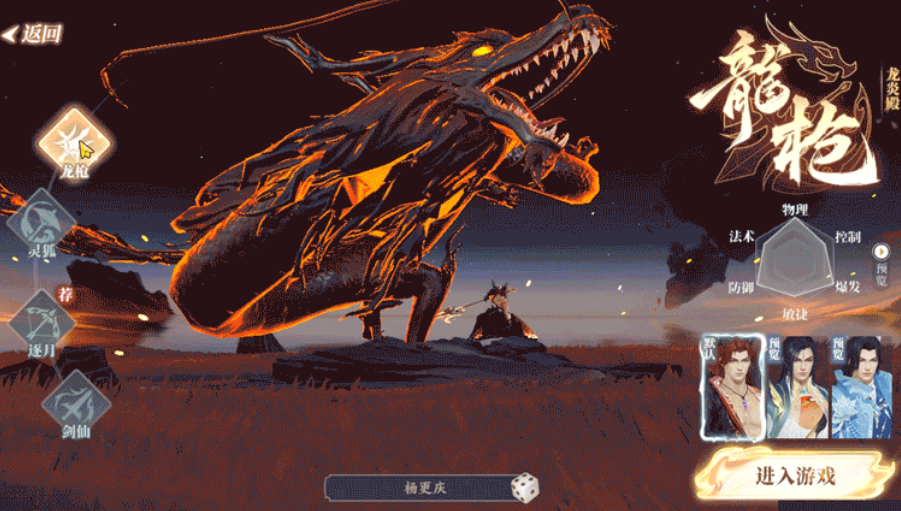Play the class 预览 video button
This screenshot has height=511, width=901.
[882, 252]
